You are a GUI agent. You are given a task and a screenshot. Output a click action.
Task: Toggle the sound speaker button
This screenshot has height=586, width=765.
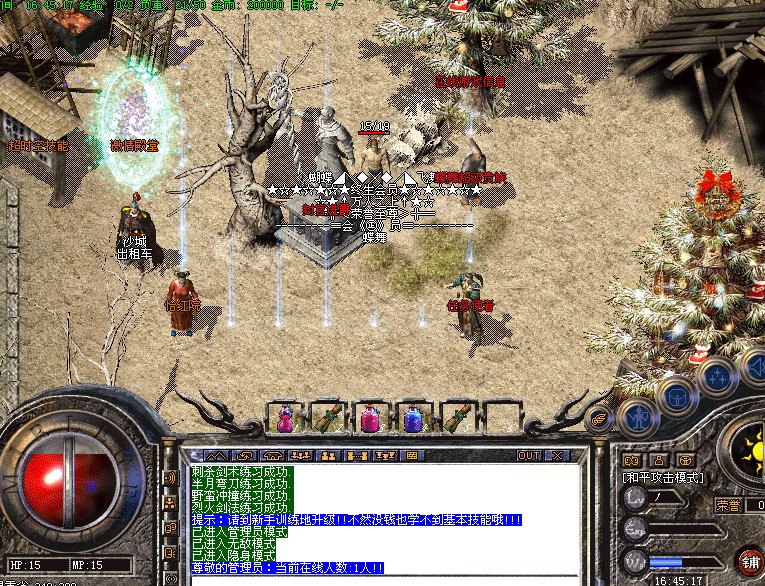(x=755, y=372)
